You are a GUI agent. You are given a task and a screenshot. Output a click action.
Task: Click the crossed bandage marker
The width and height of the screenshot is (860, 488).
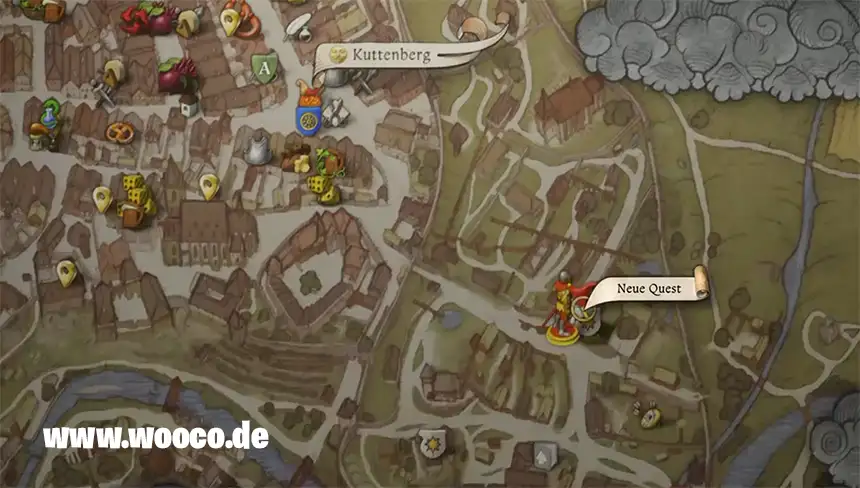332,113
